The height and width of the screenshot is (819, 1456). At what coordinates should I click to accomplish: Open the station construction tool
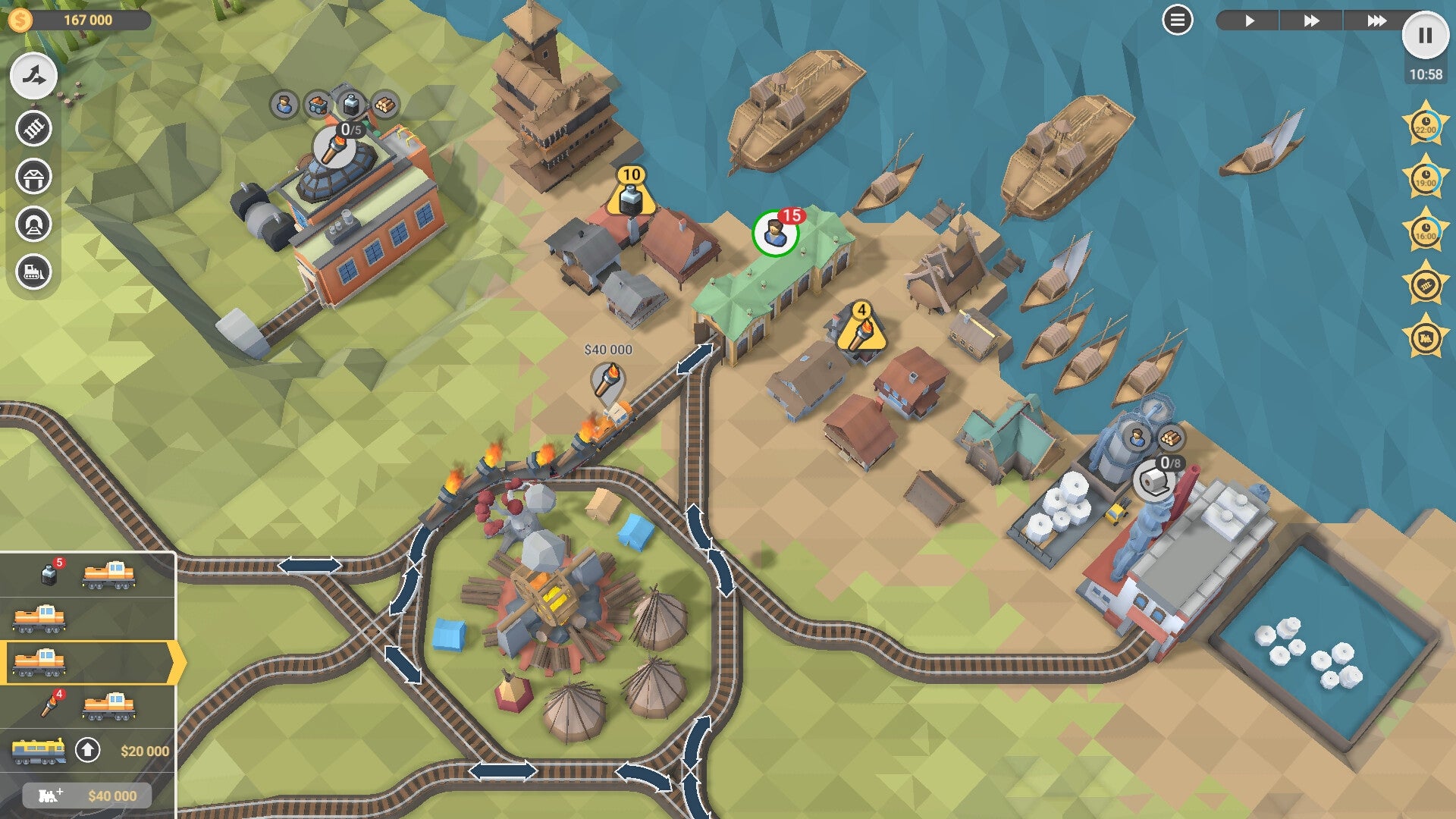(x=32, y=177)
